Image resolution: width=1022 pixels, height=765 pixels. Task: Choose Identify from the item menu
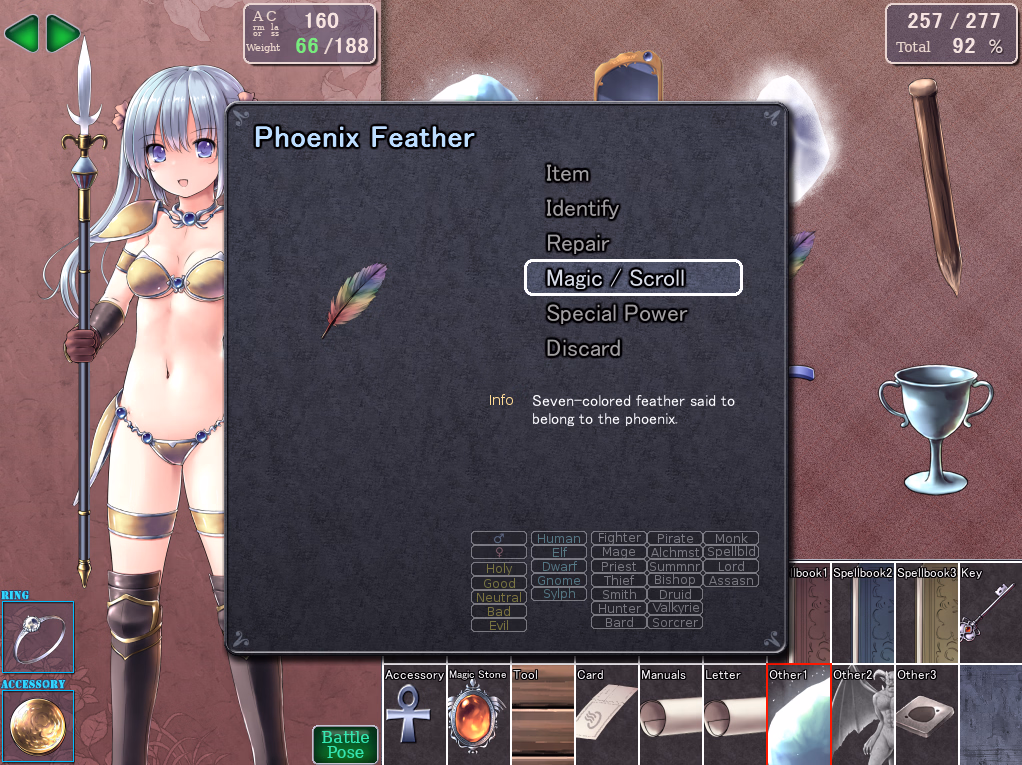point(582,209)
